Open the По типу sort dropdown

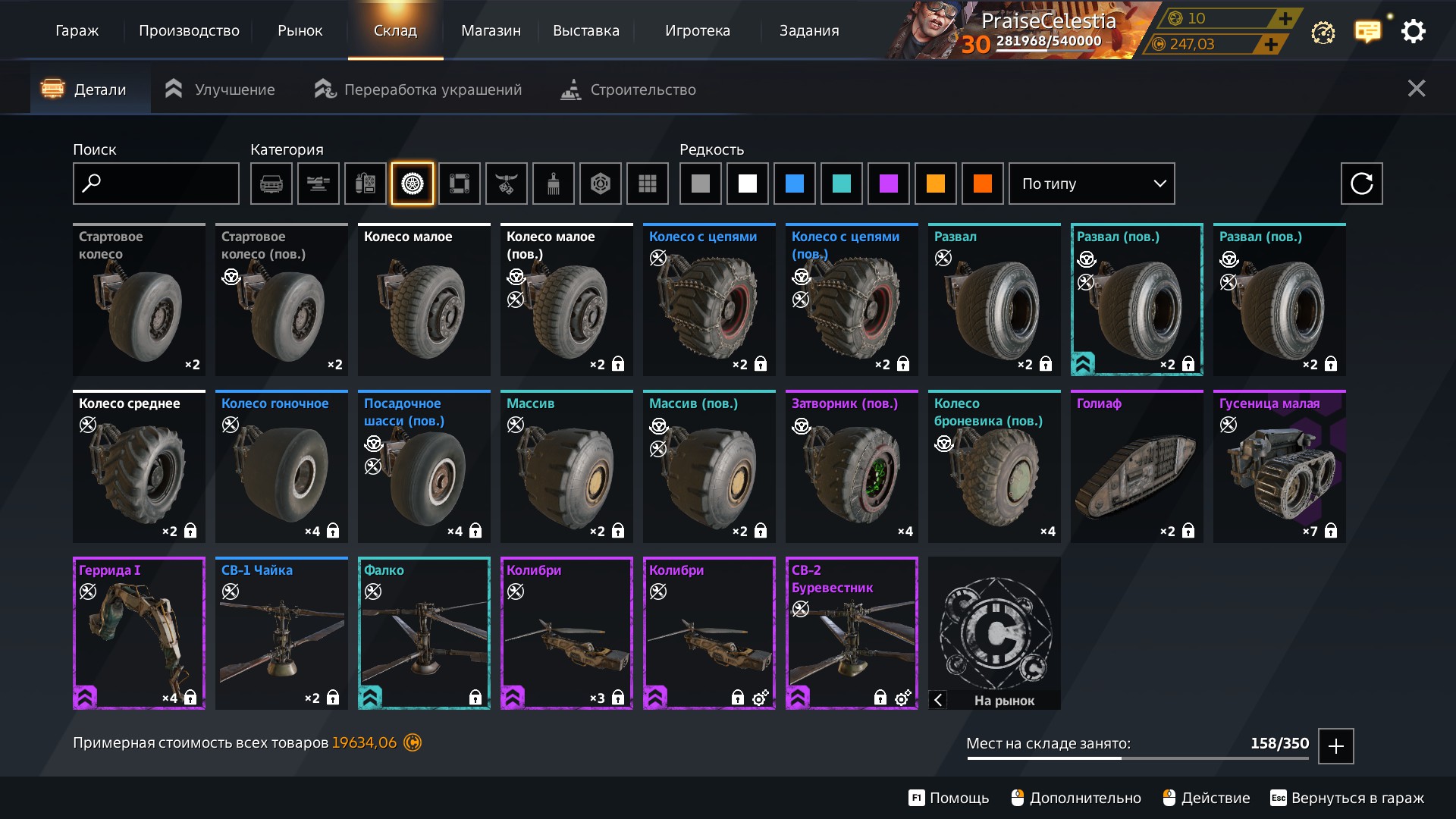pos(1091,184)
